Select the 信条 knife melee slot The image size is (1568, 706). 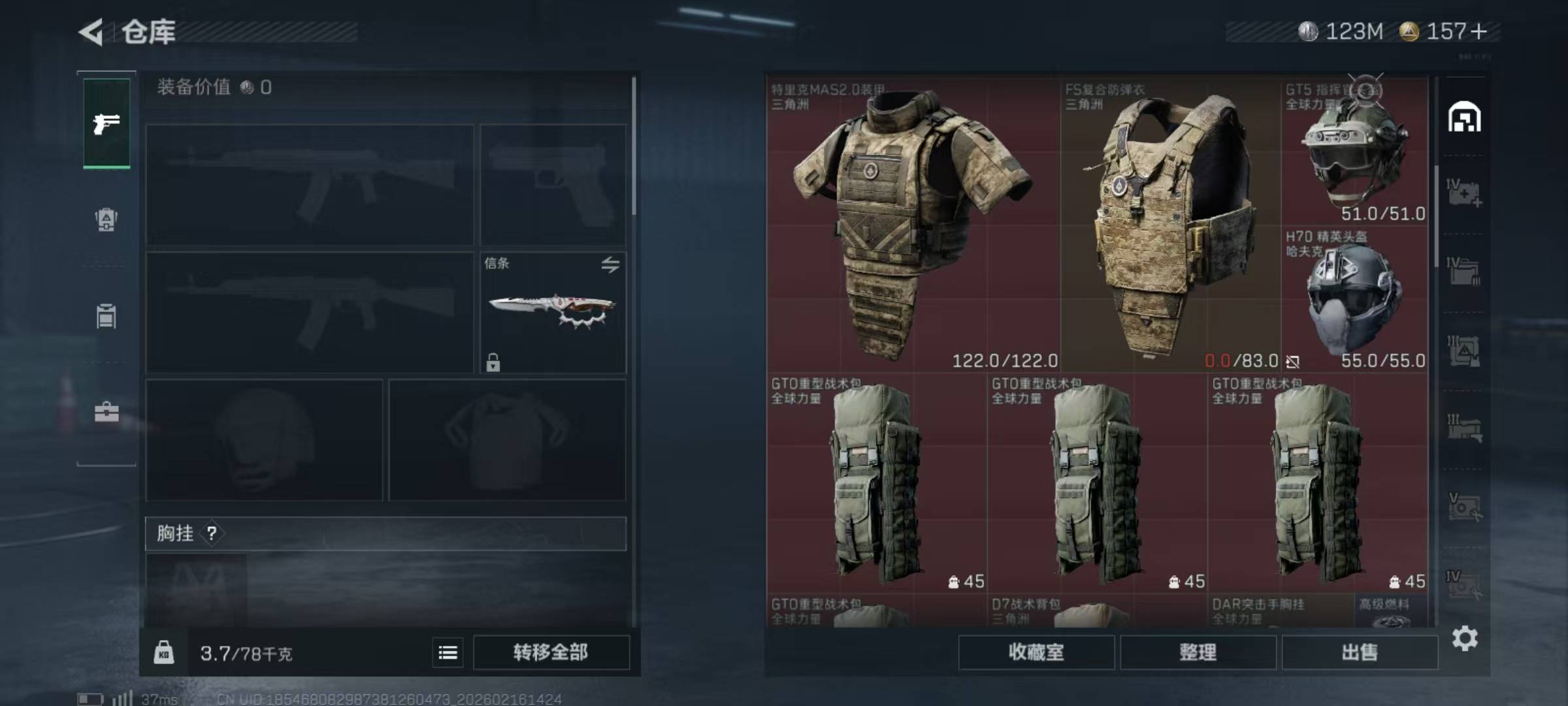tap(553, 312)
